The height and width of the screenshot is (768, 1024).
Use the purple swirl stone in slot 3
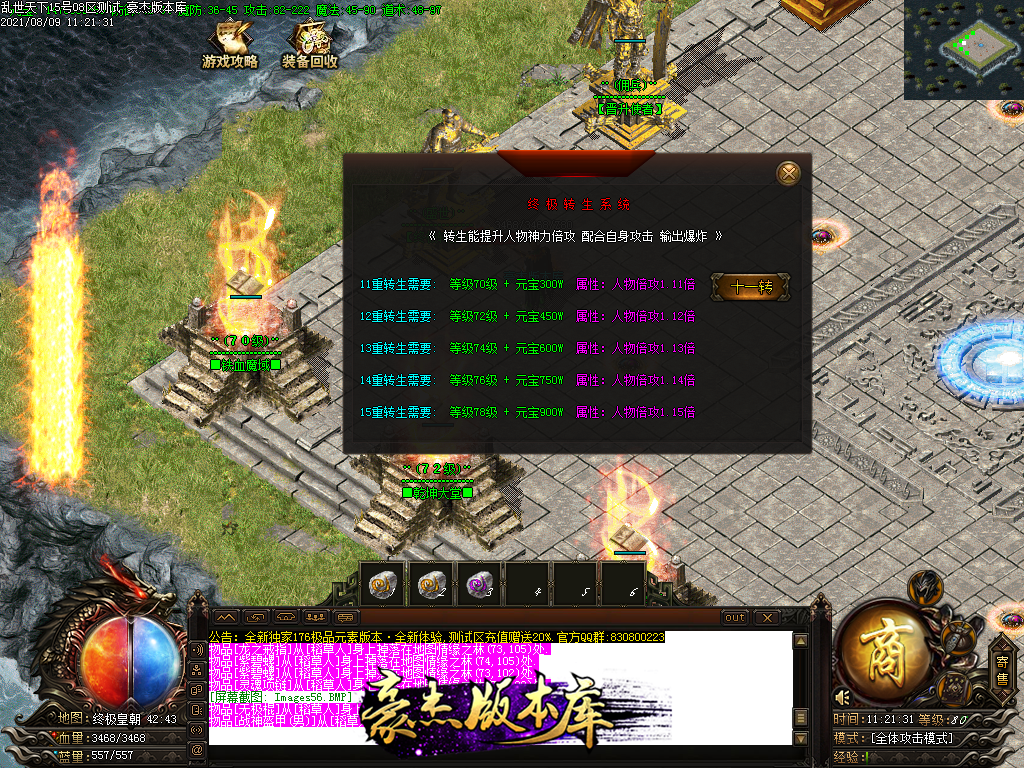(478, 583)
